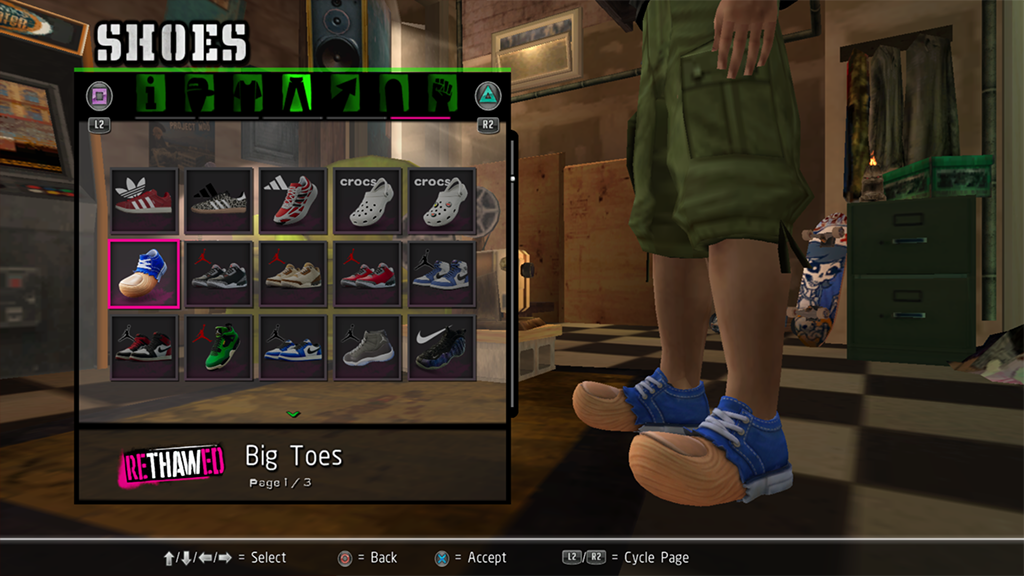Select the red Adidas sneaker tile
Screen dimensions: 1024x576
click(144, 200)
